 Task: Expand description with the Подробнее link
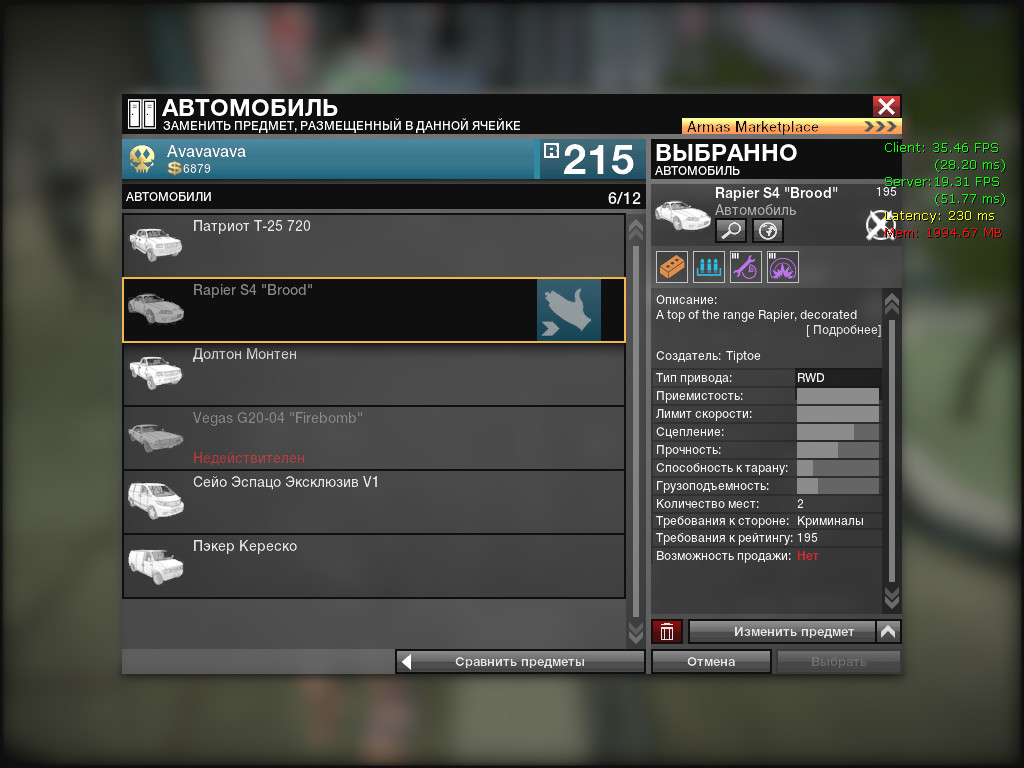pyautogui.click(x=844, y=331)
